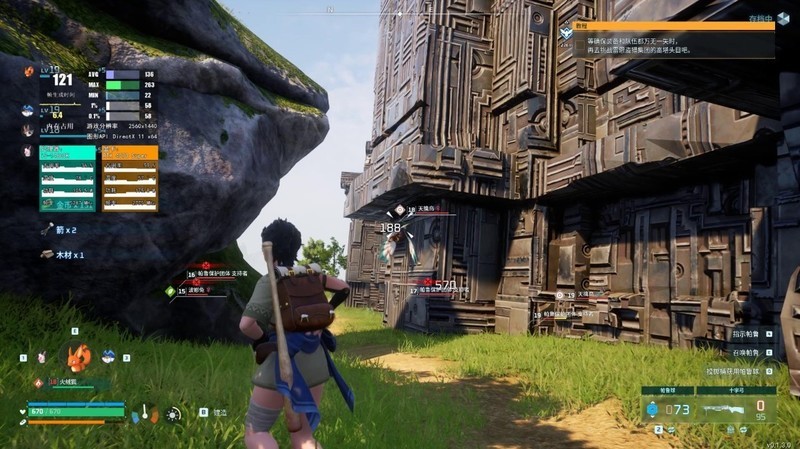Click the teal performance overlay panel
Screen dimensions: 800x449
(68, 179)
